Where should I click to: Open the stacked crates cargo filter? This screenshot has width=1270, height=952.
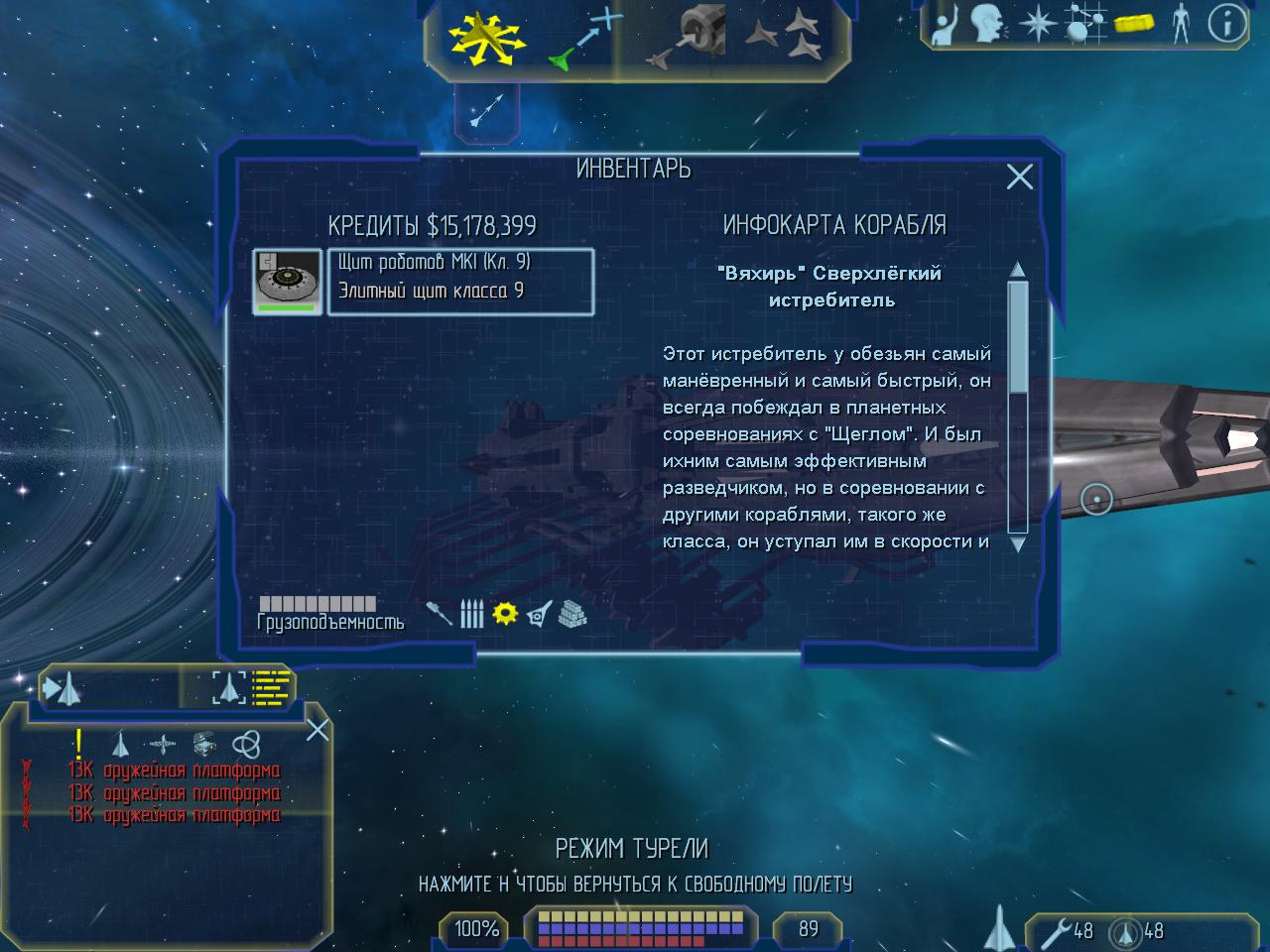tap(572, 614)
